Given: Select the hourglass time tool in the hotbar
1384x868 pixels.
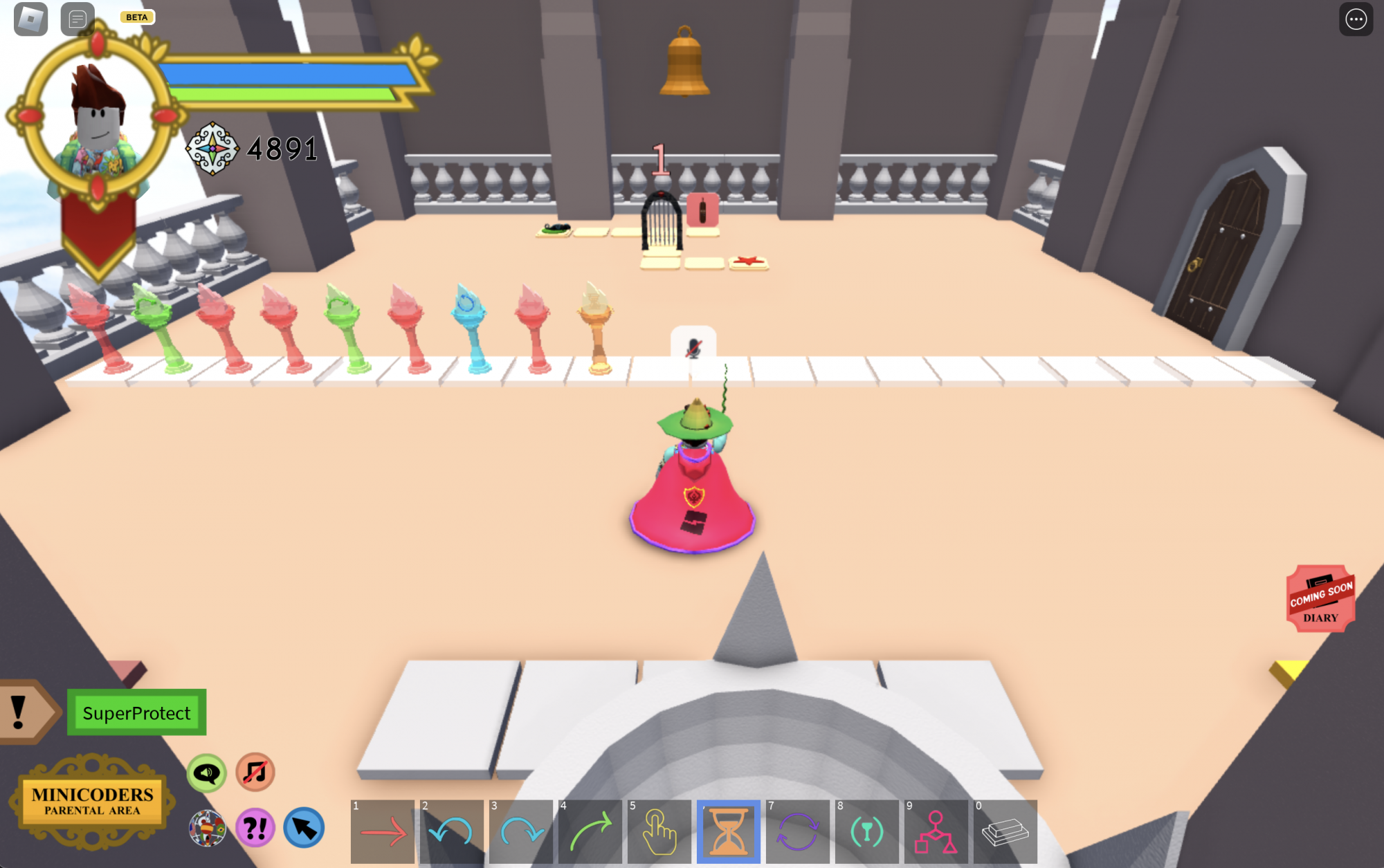Looking at the screenshot, I should click(728, 831).
